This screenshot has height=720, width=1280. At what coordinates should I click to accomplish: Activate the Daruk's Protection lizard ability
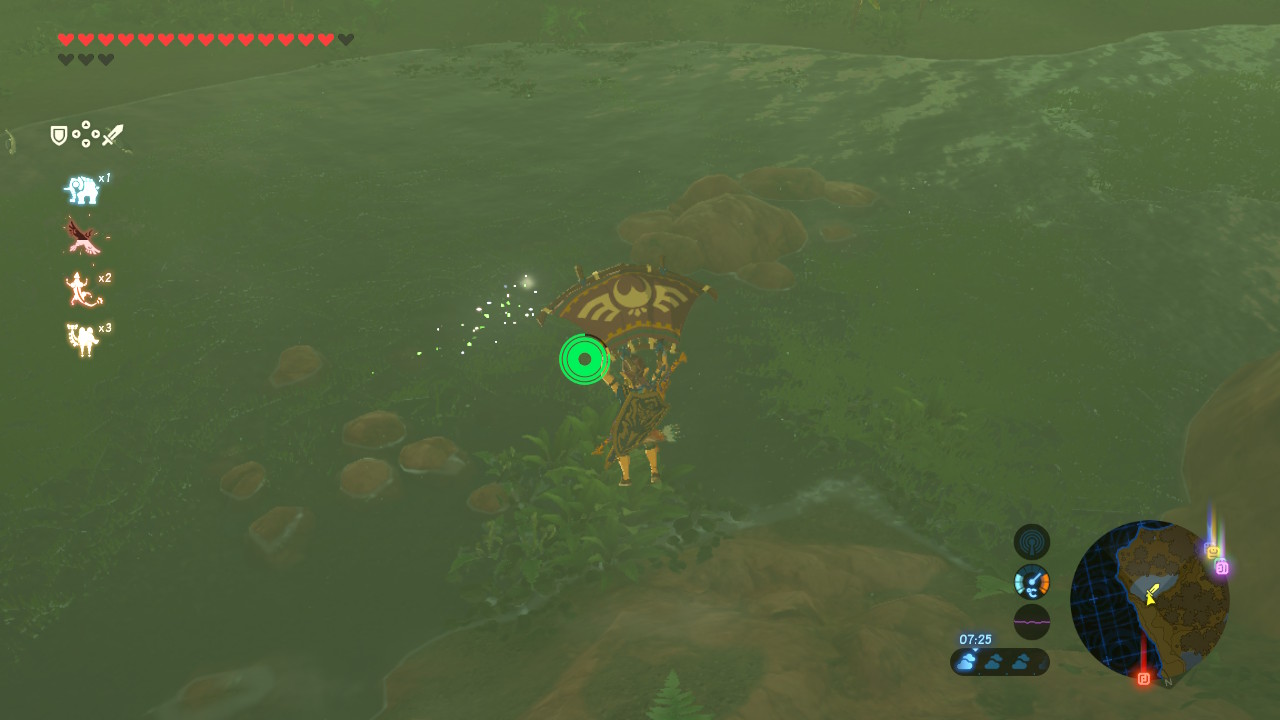(x=82, y=290)
